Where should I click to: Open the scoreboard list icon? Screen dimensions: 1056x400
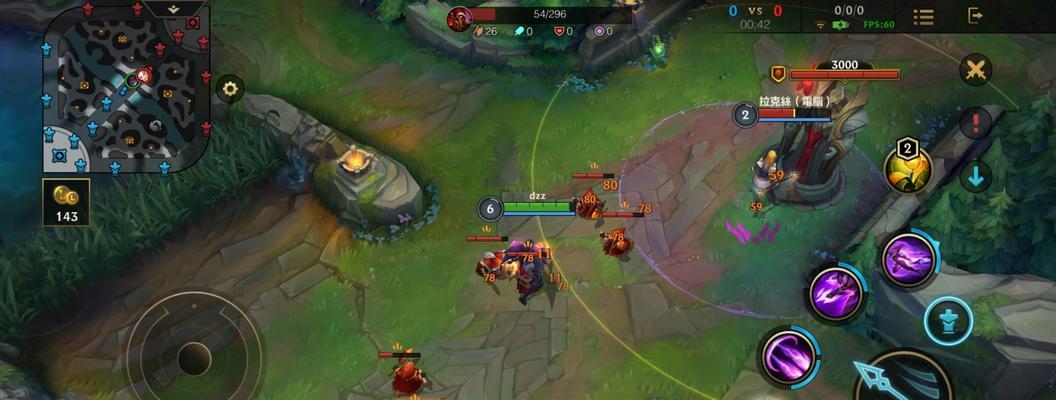point(923,17)
